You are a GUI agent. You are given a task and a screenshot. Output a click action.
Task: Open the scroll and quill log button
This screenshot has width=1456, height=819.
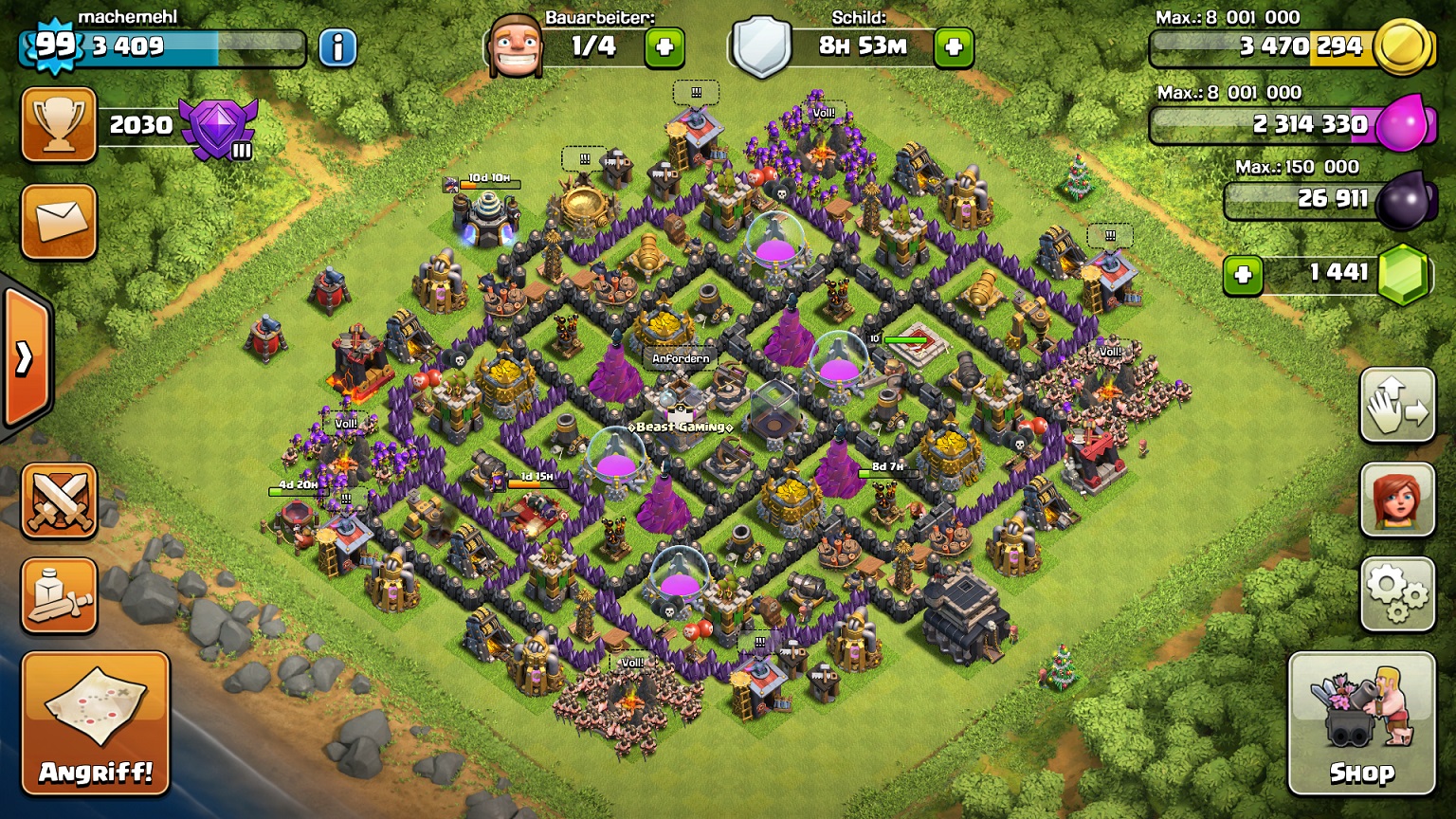[x=59, y=595]
